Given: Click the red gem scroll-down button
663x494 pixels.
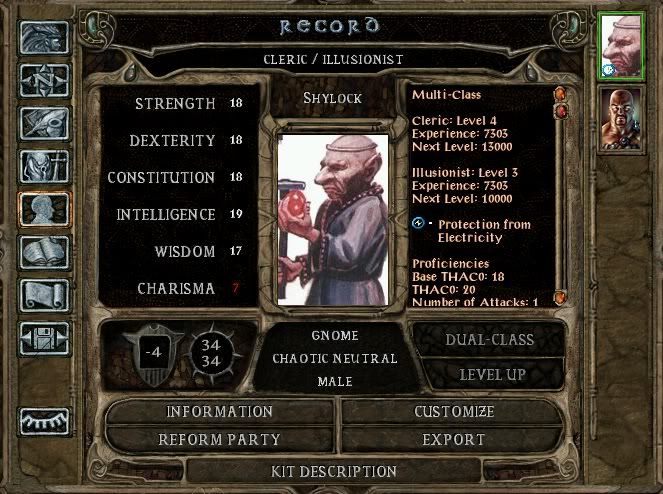Looking at the screenshot, I should click(x=559, y=110).
